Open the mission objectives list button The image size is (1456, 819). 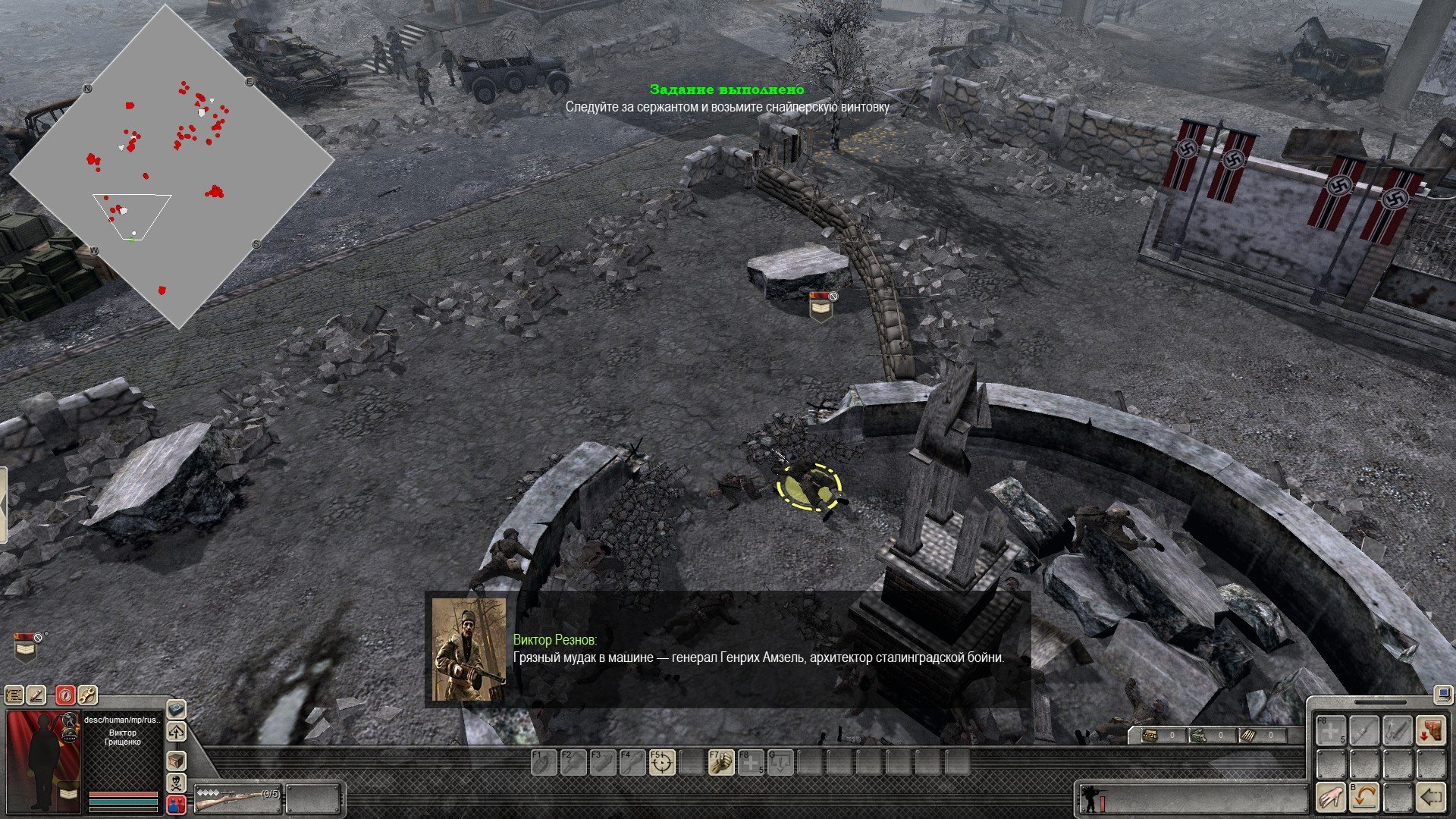[14, 695]
